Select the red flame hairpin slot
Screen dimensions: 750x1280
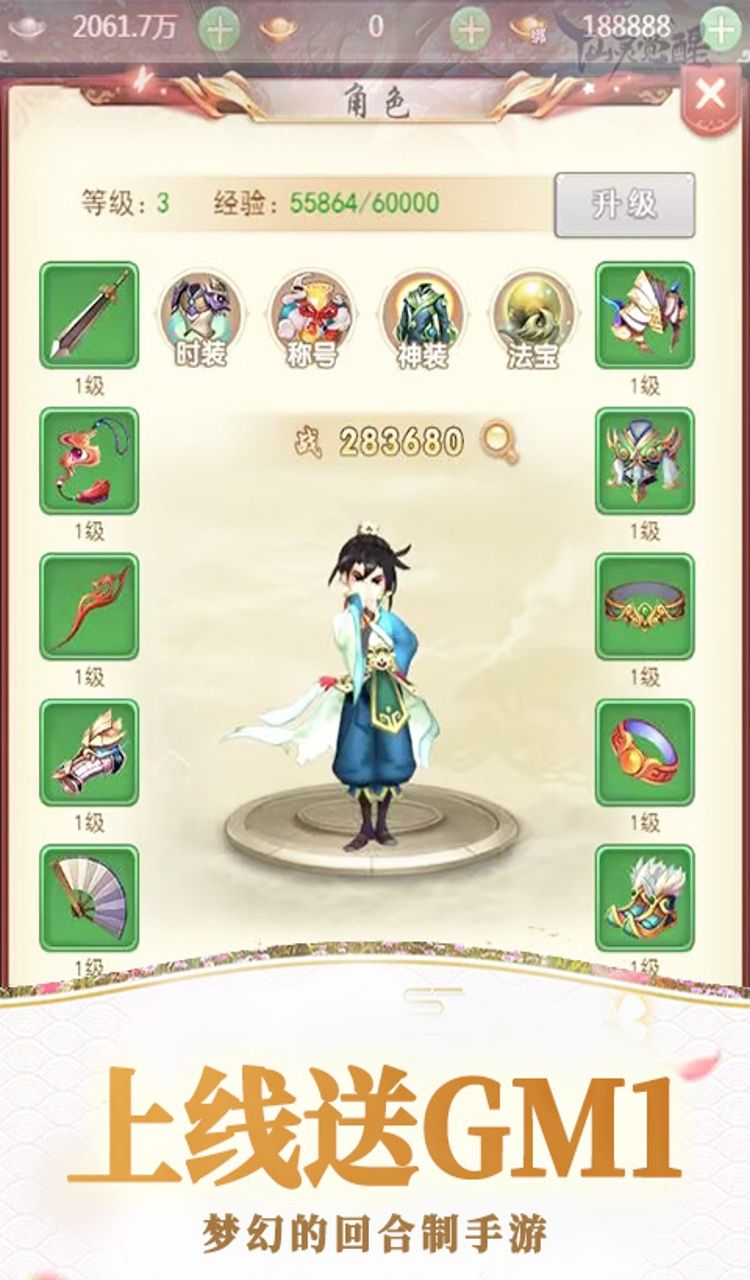click(89, 607)
